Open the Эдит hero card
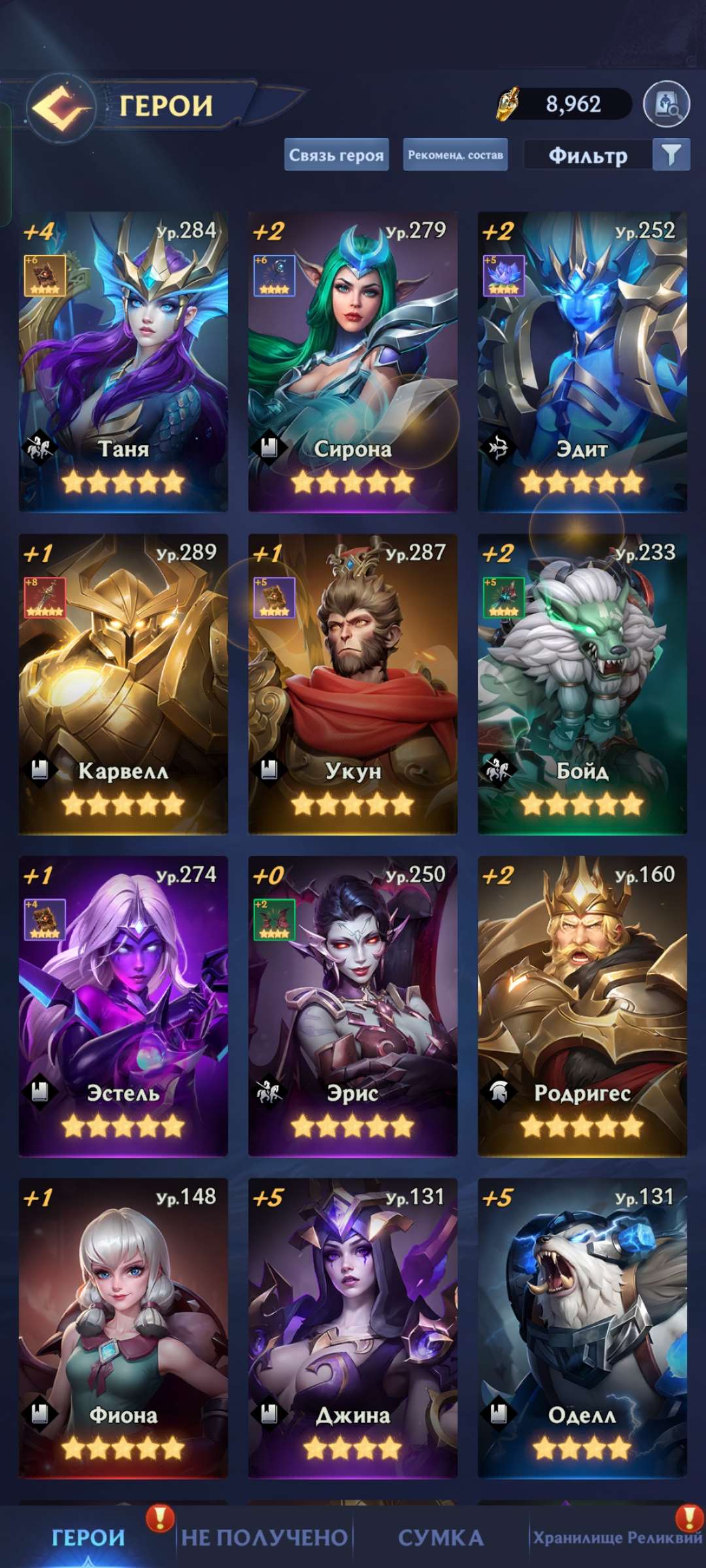Screen dimensions: 706x1568 pos(582,361)
